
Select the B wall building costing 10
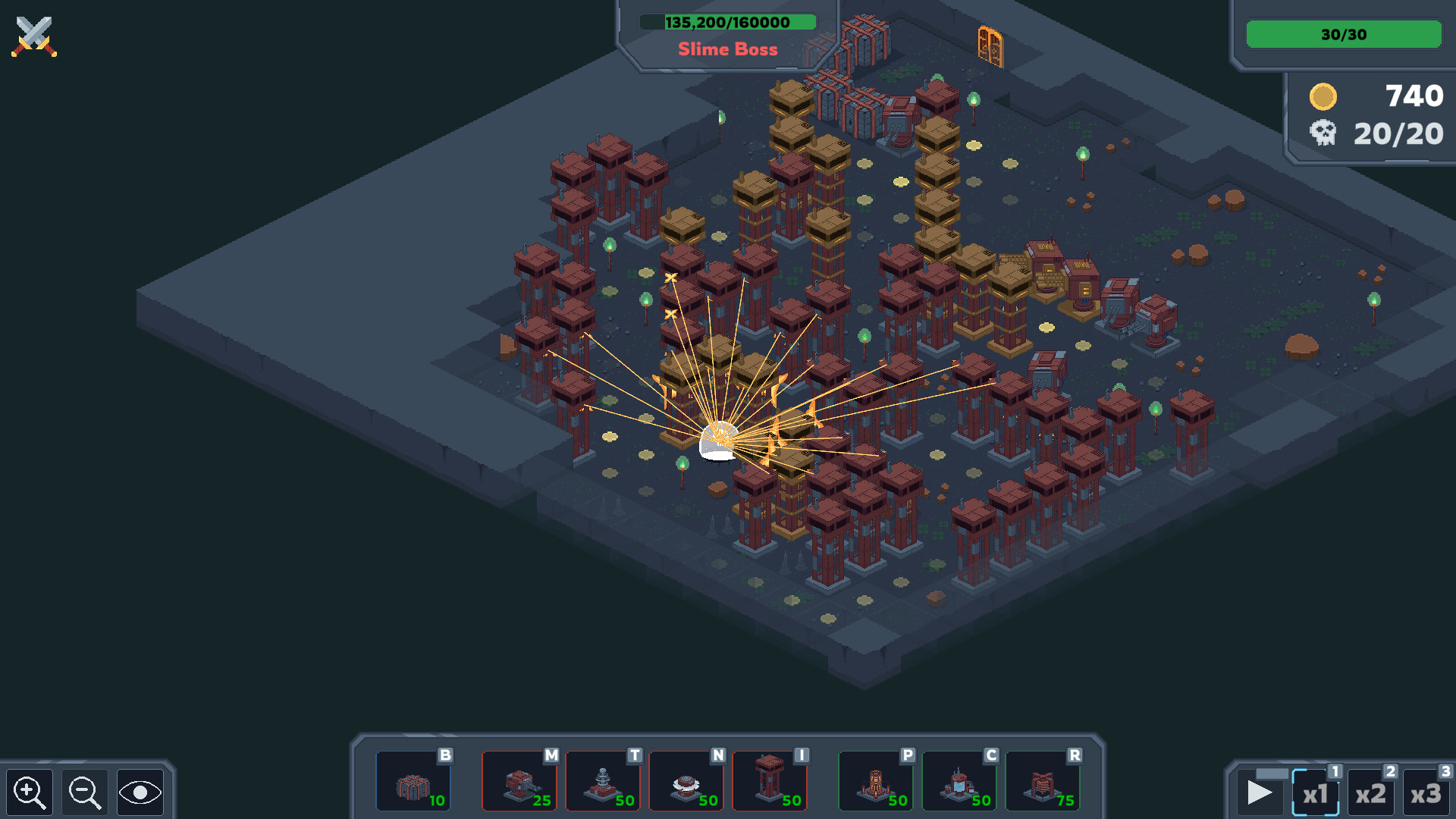pos(414,781)
